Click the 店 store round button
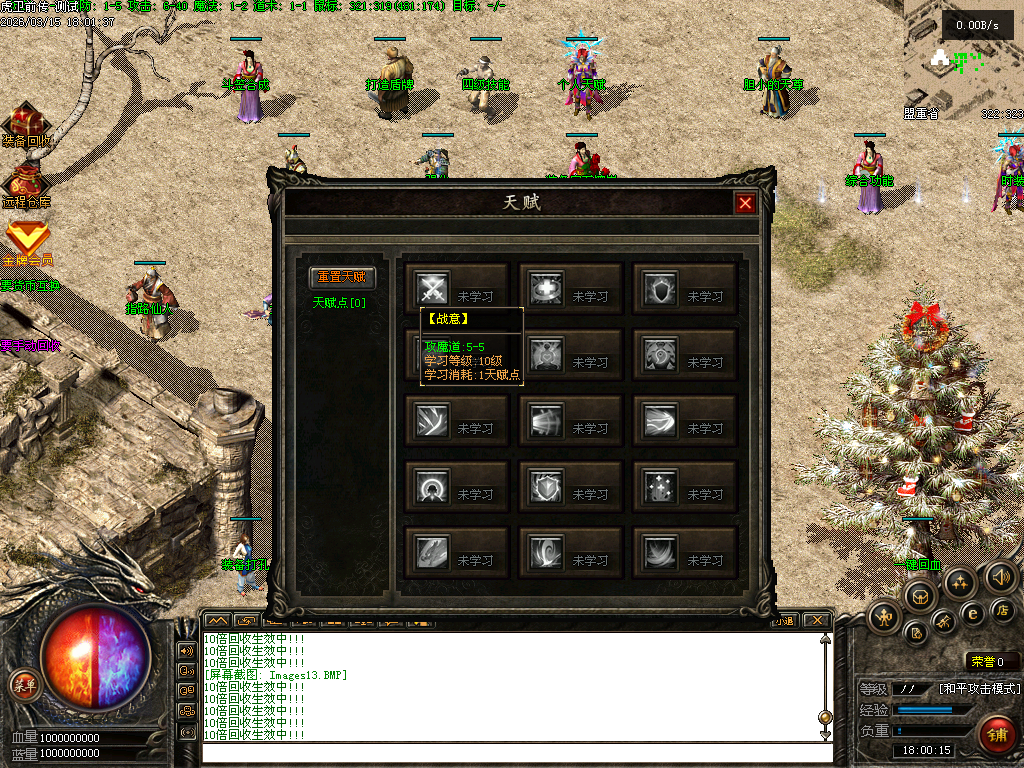Image resolution: width=1024 pixels, height=768 pixels. (1003, 609)
